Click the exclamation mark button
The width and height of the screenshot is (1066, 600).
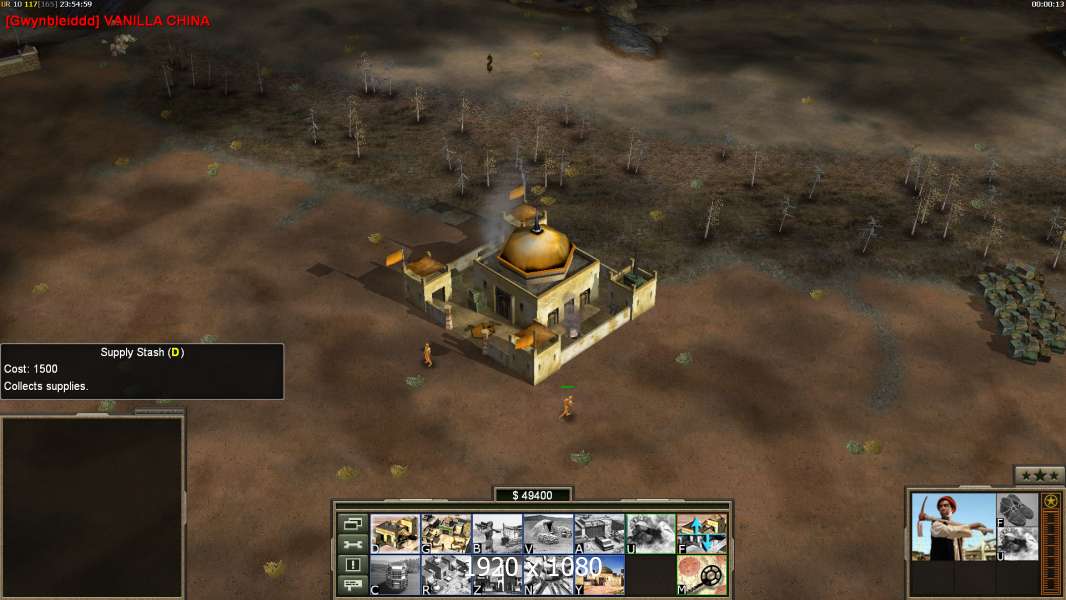pos(352,565)
